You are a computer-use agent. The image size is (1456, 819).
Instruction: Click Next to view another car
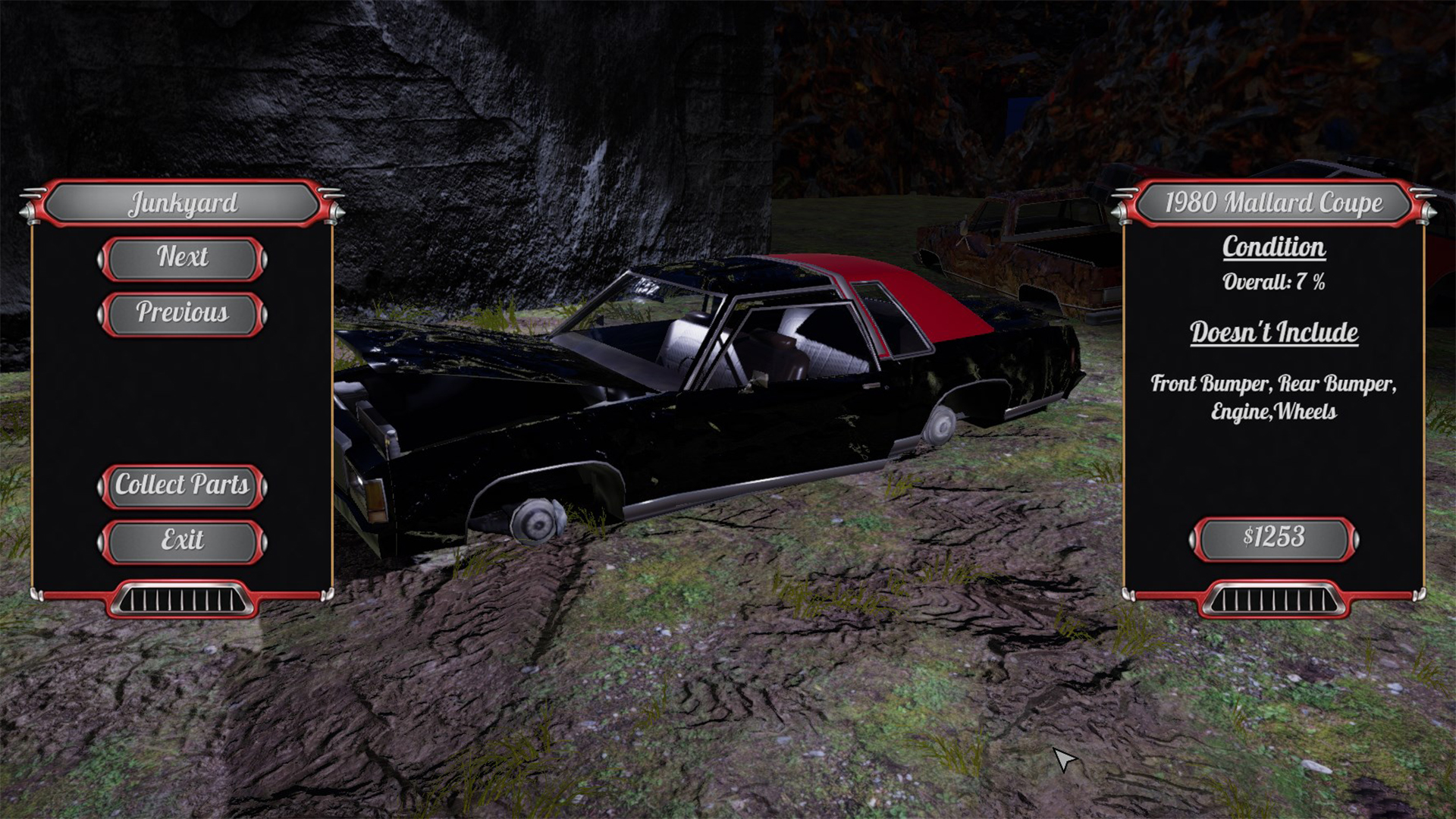pyautogui.click(x=184, y=258)
